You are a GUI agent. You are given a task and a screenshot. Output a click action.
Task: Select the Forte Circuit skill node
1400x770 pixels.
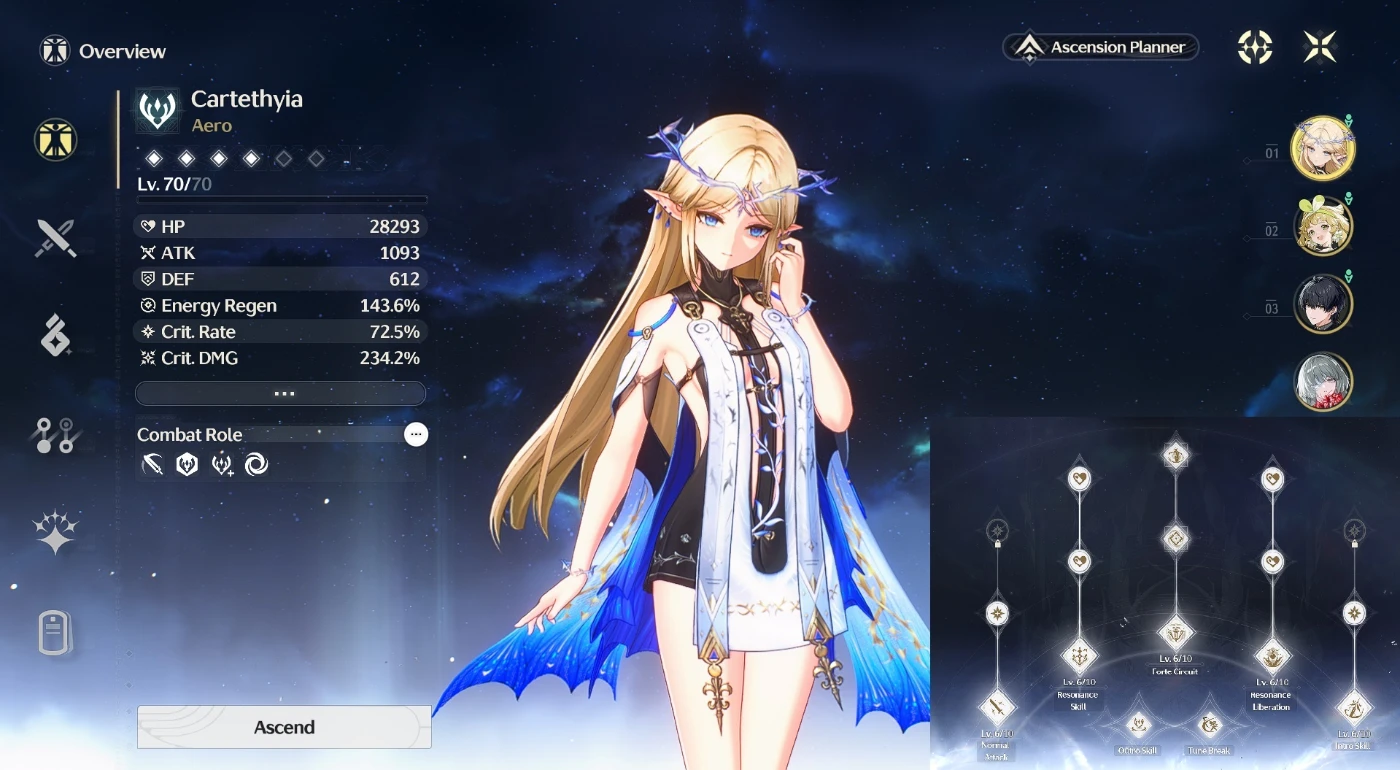(x=1176, y=632)
